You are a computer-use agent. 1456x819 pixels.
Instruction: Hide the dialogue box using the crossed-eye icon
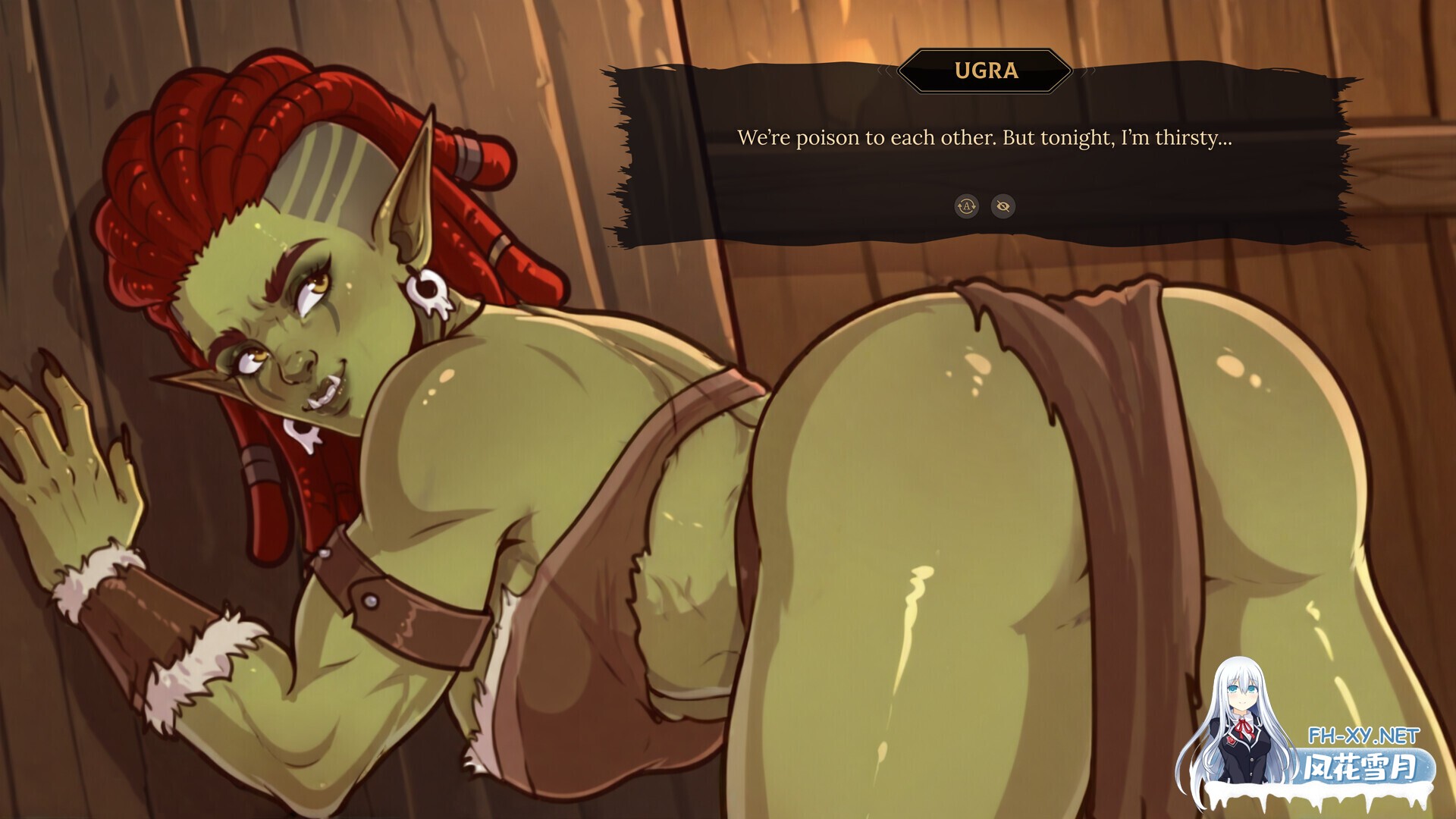(1003, 206)
